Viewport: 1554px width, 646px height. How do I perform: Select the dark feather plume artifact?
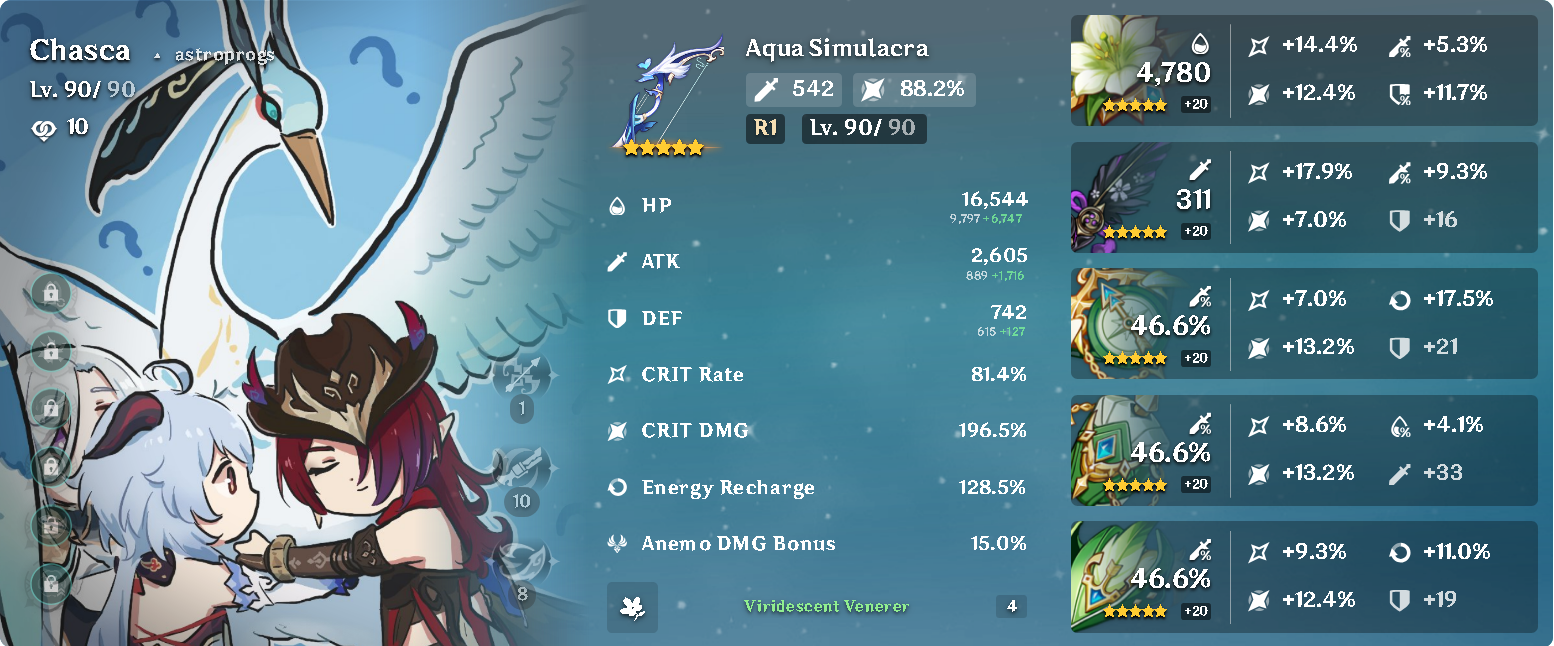tap(1111, 195)
